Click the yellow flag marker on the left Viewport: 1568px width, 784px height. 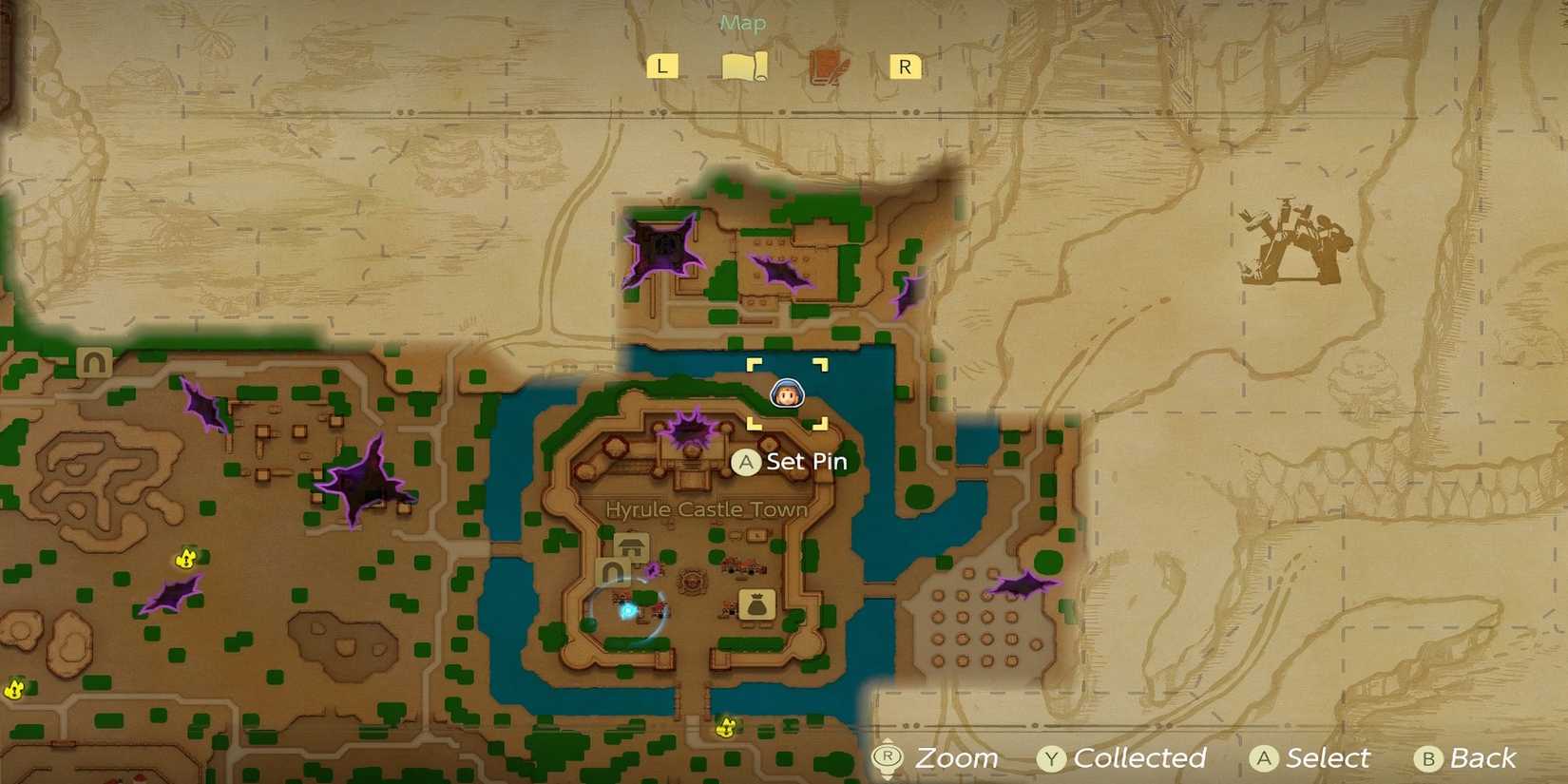(x=186, y=560)
